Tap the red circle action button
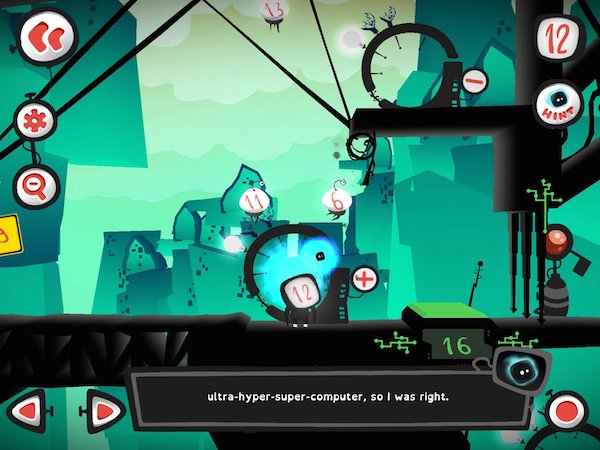Viewport: 600px width, 450px height. (566, 412)
